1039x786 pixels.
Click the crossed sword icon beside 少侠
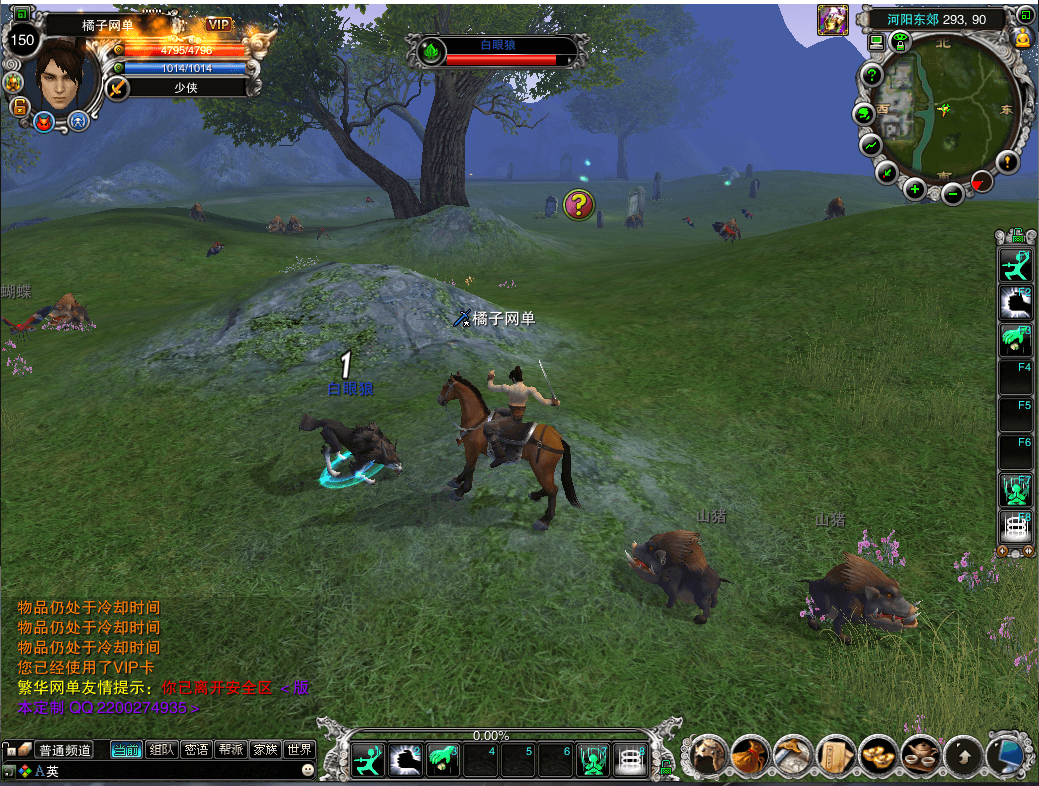pyautogui.click(x=118, y=88)
